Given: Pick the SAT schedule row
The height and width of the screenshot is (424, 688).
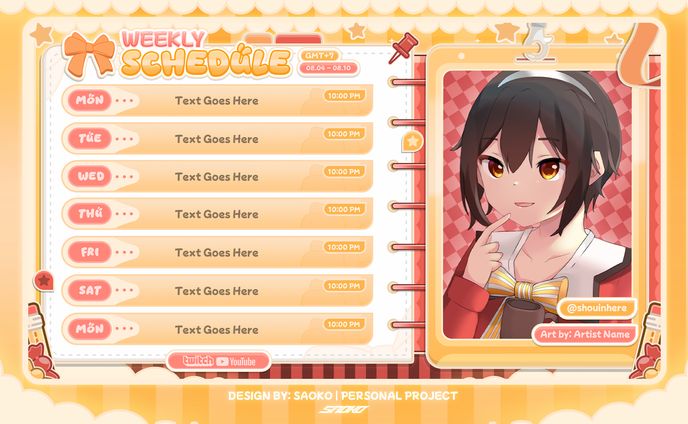Looking at the screenshot, I should tap(217, 291).
